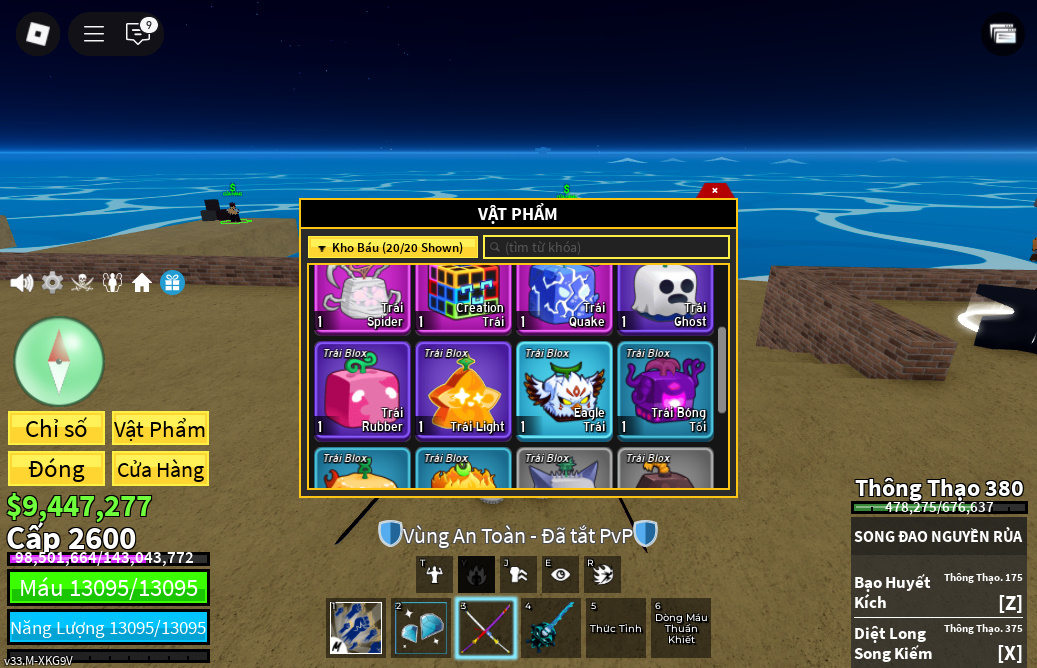Select the Trái Ghost fruit slot

[665, 298]
